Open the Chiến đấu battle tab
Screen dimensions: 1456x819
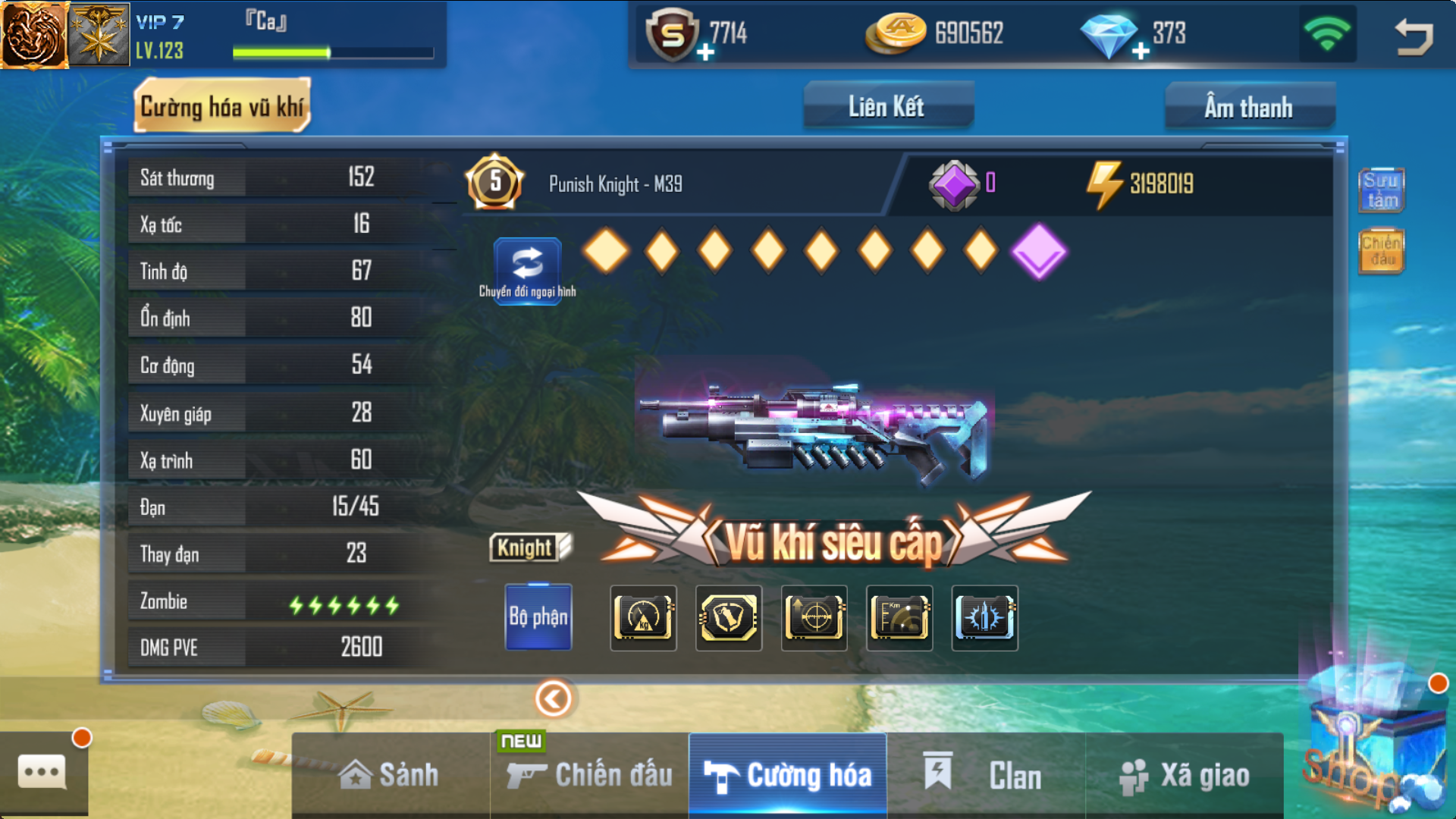point(590,775)
